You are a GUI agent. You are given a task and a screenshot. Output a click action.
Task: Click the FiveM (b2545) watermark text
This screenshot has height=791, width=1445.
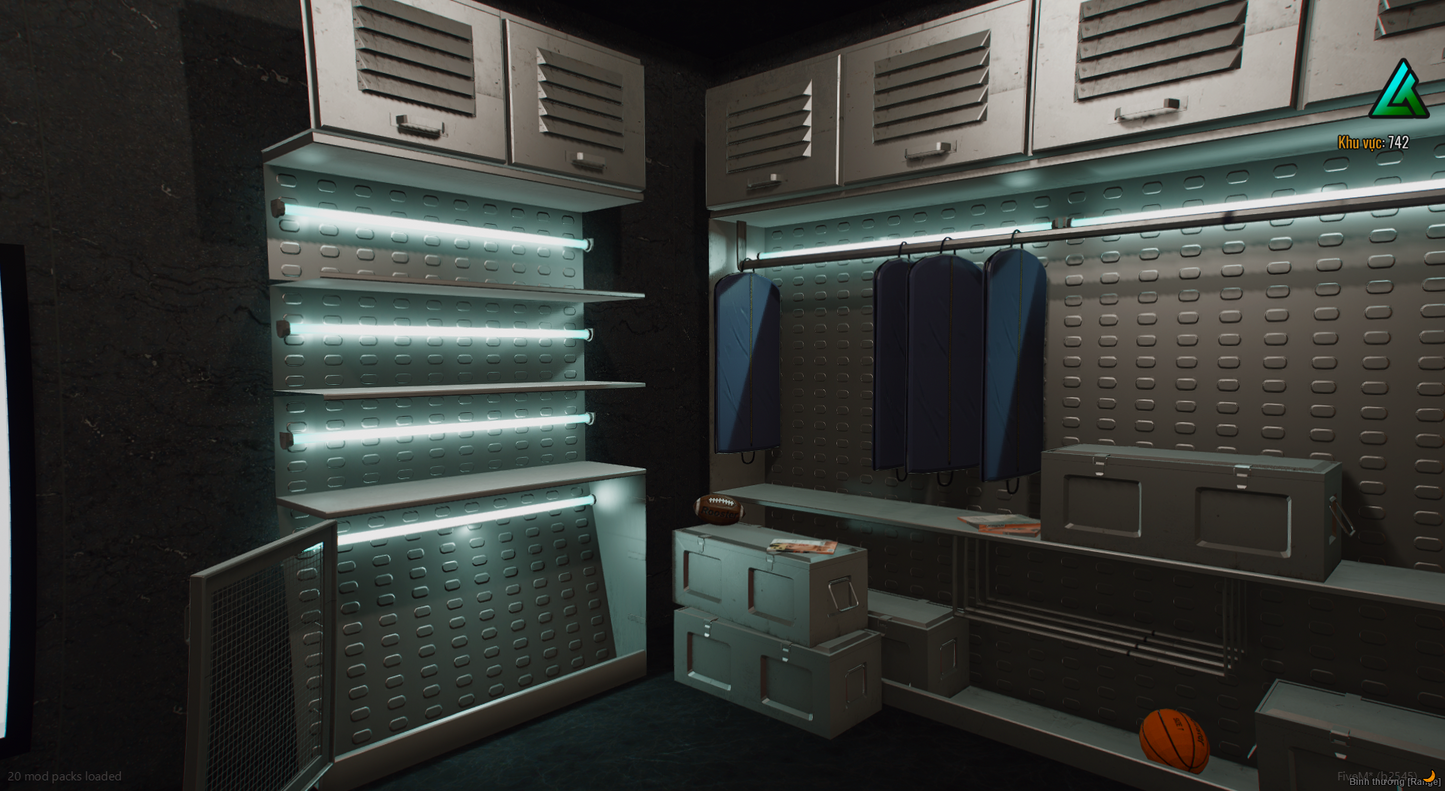point(1378,773)
